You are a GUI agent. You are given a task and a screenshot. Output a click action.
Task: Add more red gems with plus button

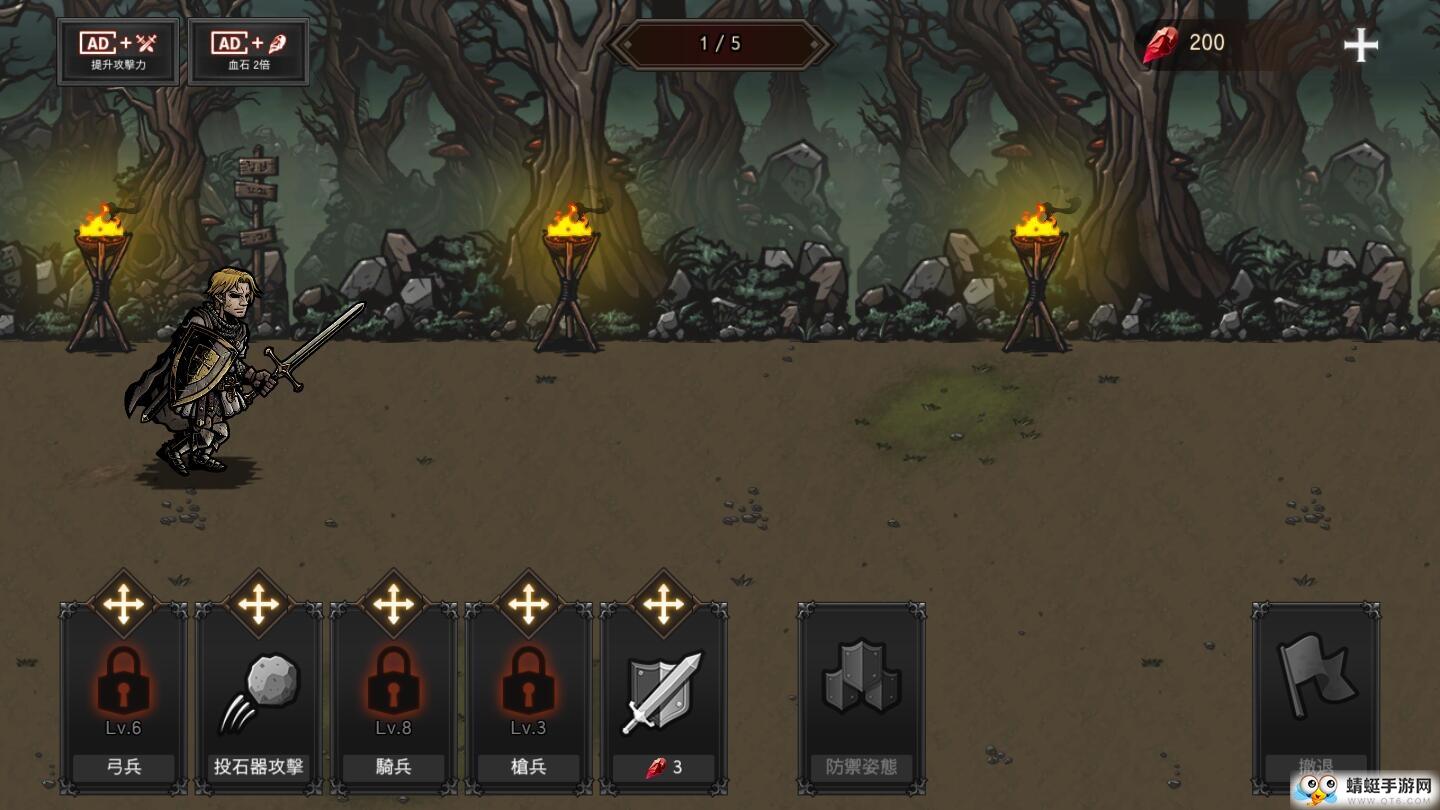click(1360, 45)
